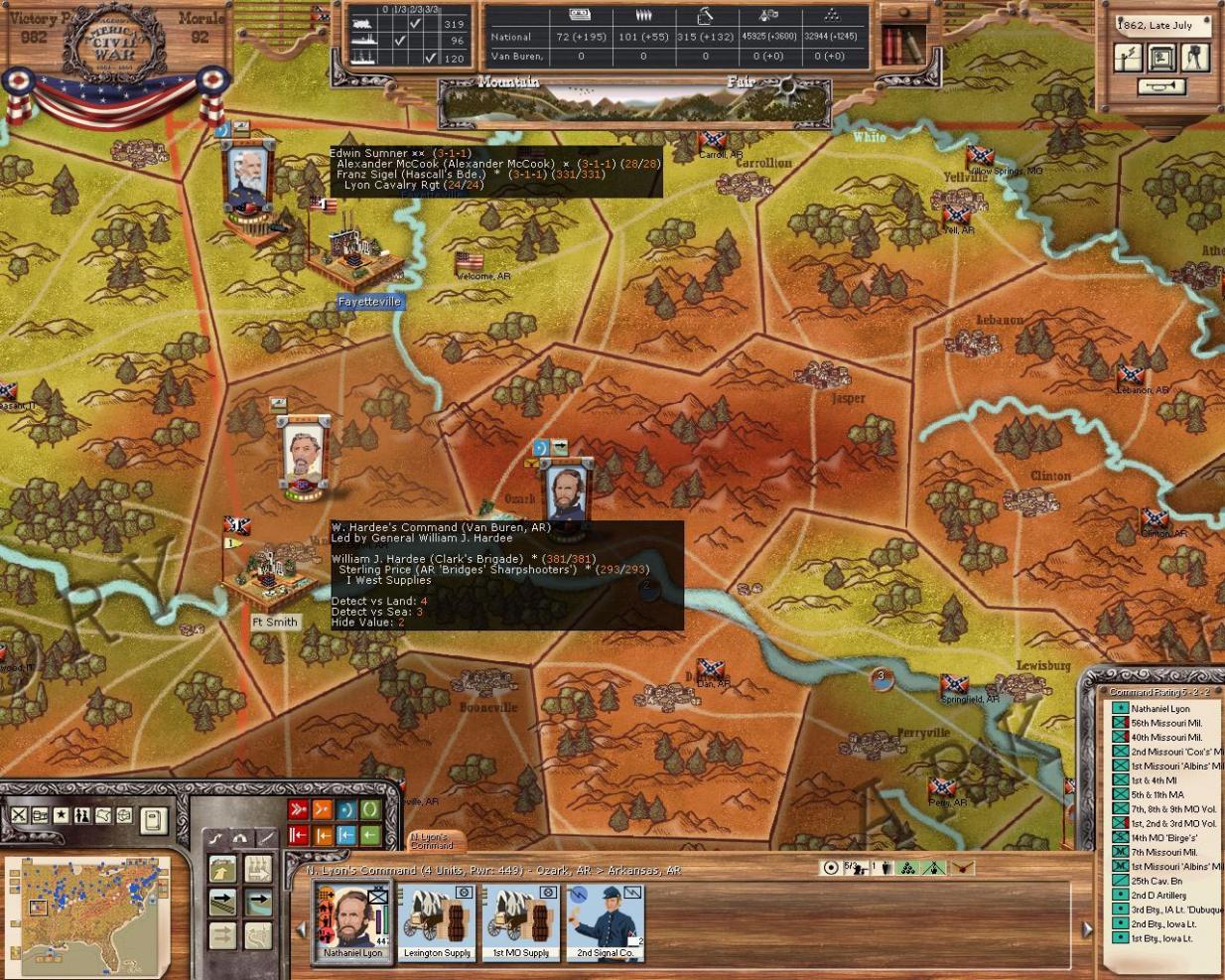
Task: Select the 7th Missouri Mil. roster entry
Action: [1162, 852]
